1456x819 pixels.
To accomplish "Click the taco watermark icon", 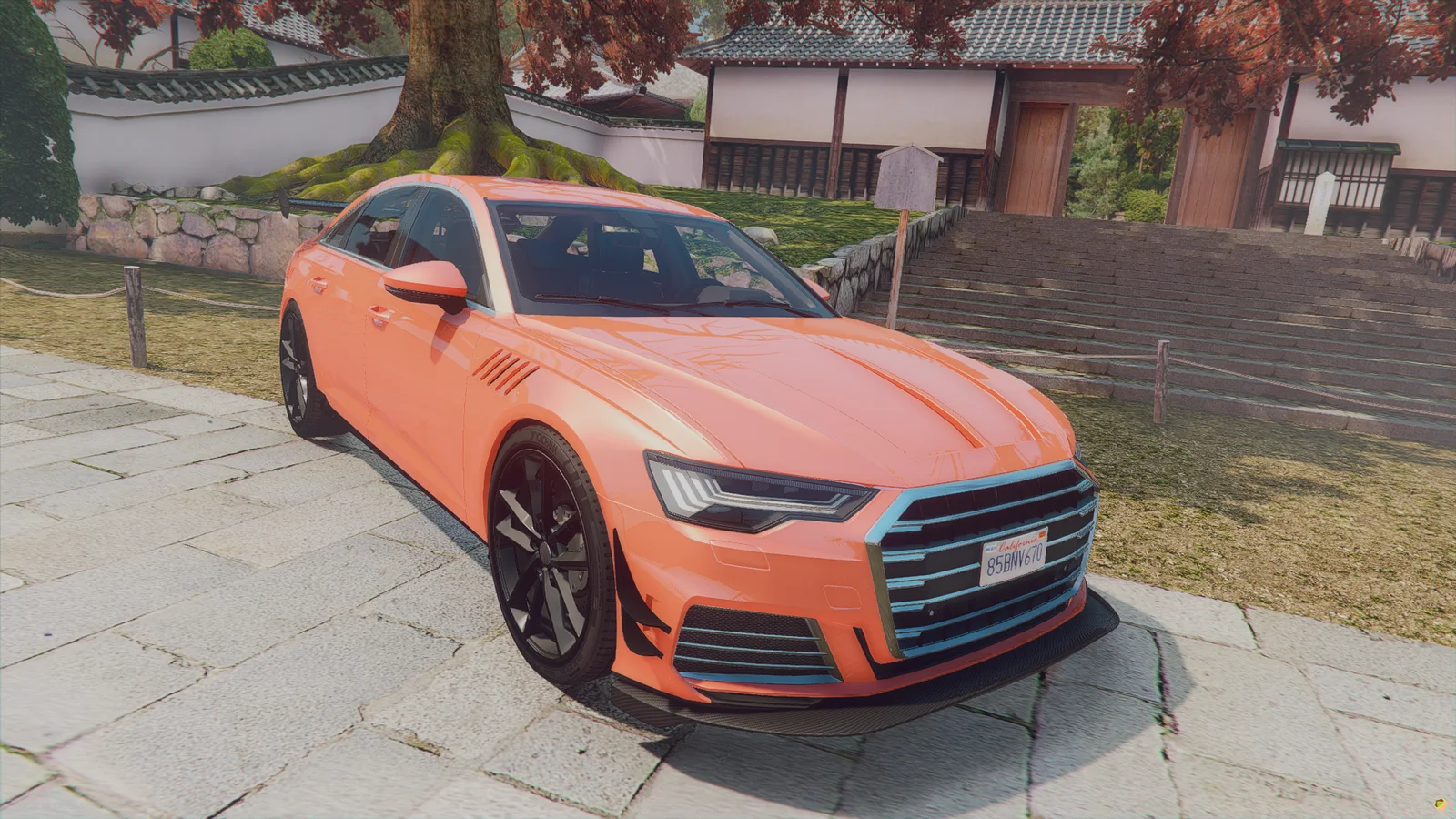I will 1440,804.
